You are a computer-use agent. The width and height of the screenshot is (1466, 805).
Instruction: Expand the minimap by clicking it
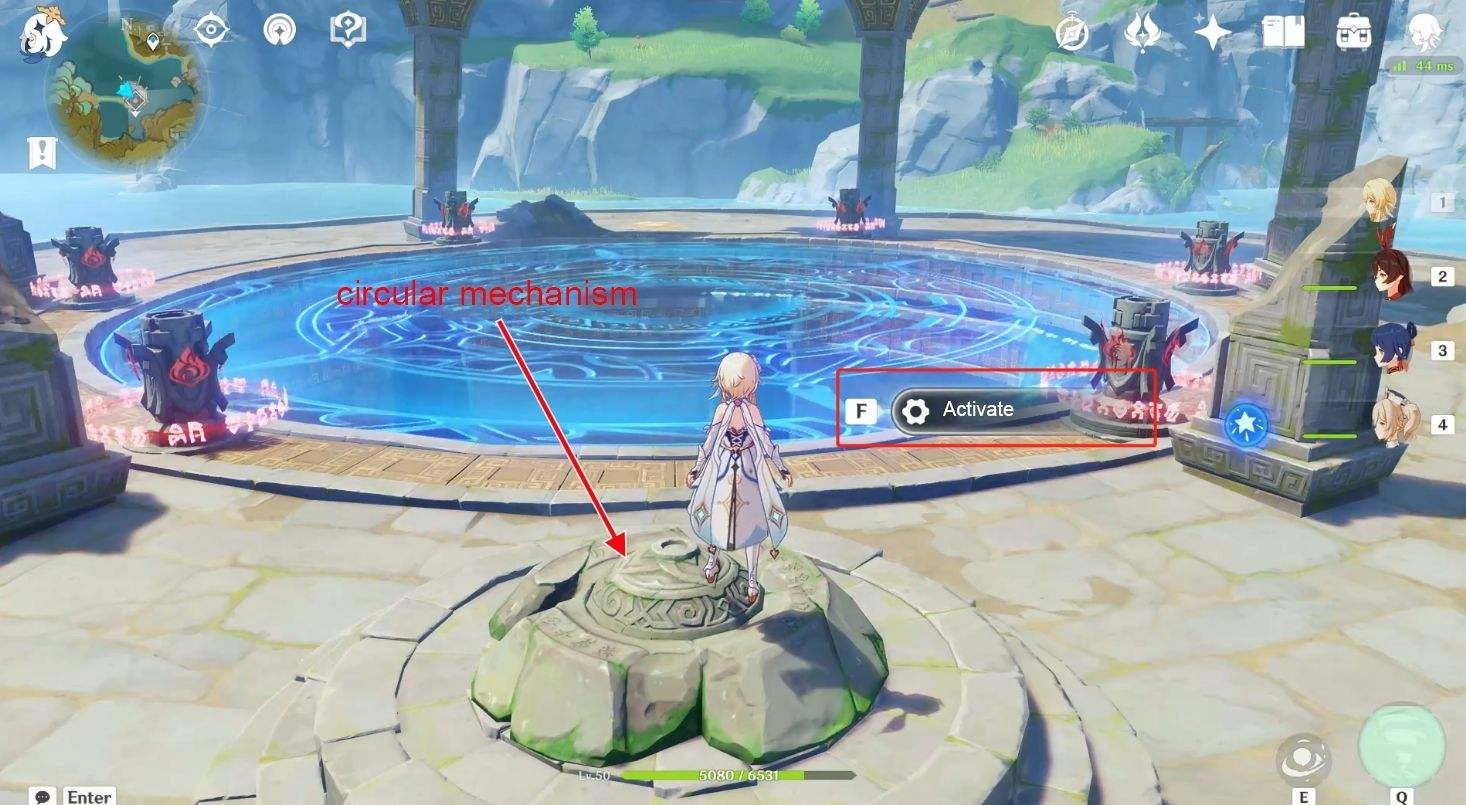point(125,75)
